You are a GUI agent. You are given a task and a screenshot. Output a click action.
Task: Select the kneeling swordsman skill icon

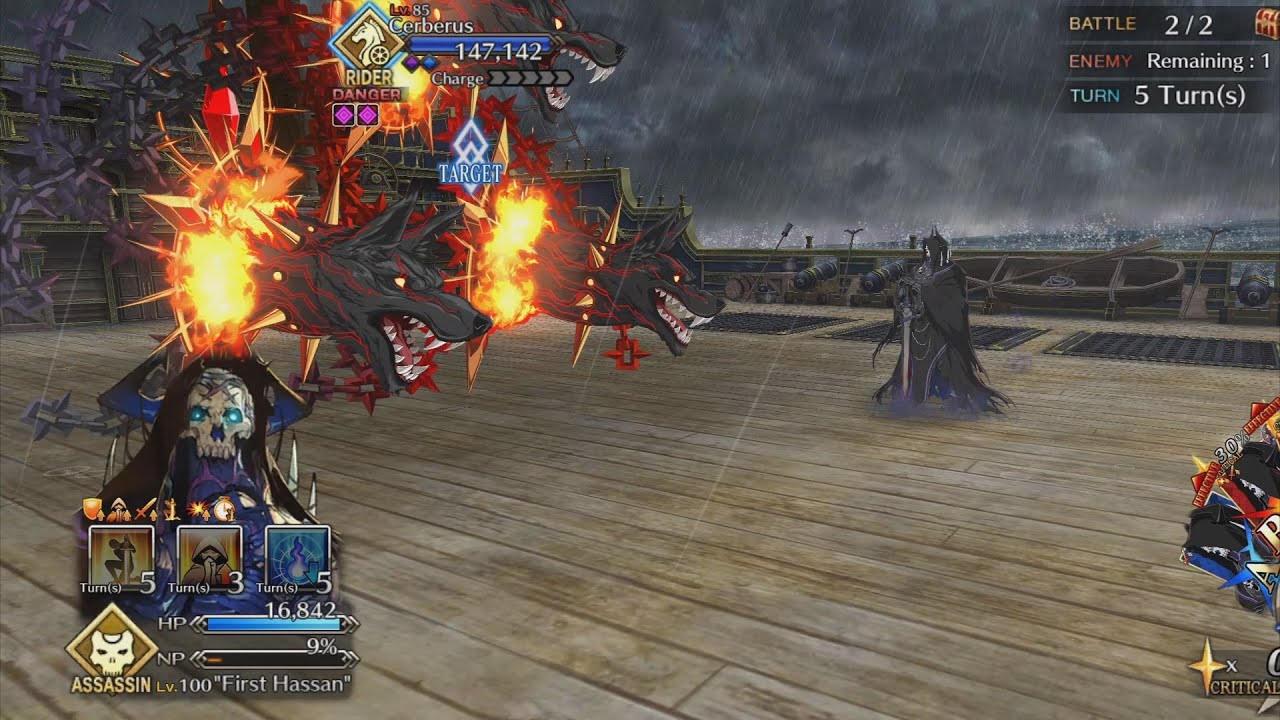point(121,556)
